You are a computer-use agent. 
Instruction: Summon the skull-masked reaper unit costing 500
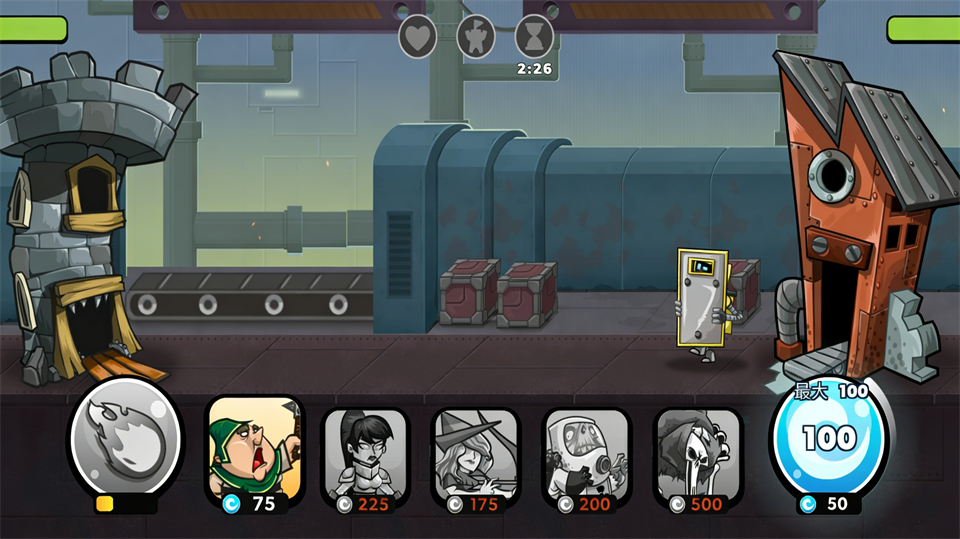tap(698, 452)
